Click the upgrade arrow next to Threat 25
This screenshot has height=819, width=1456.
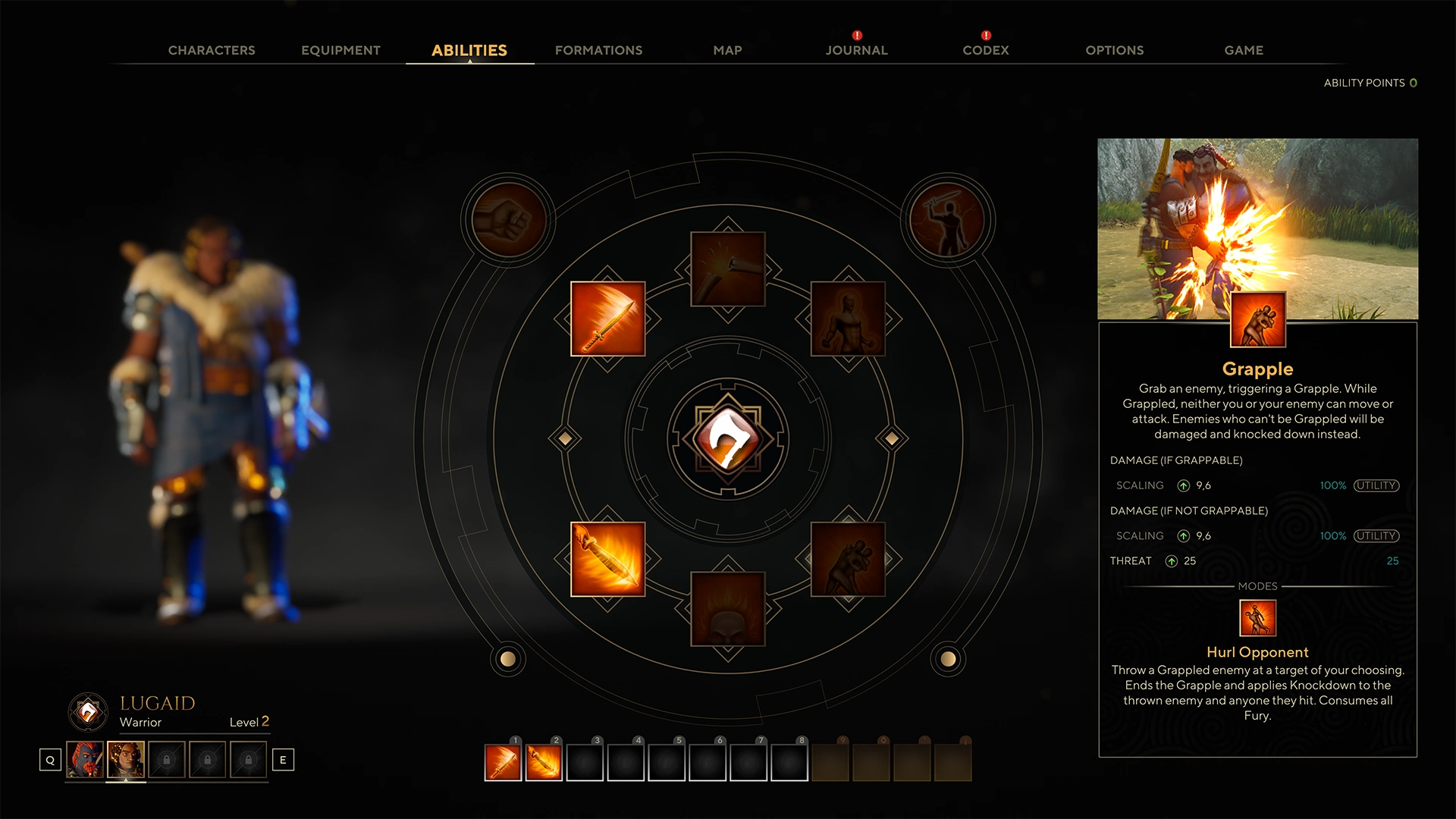1171,561
